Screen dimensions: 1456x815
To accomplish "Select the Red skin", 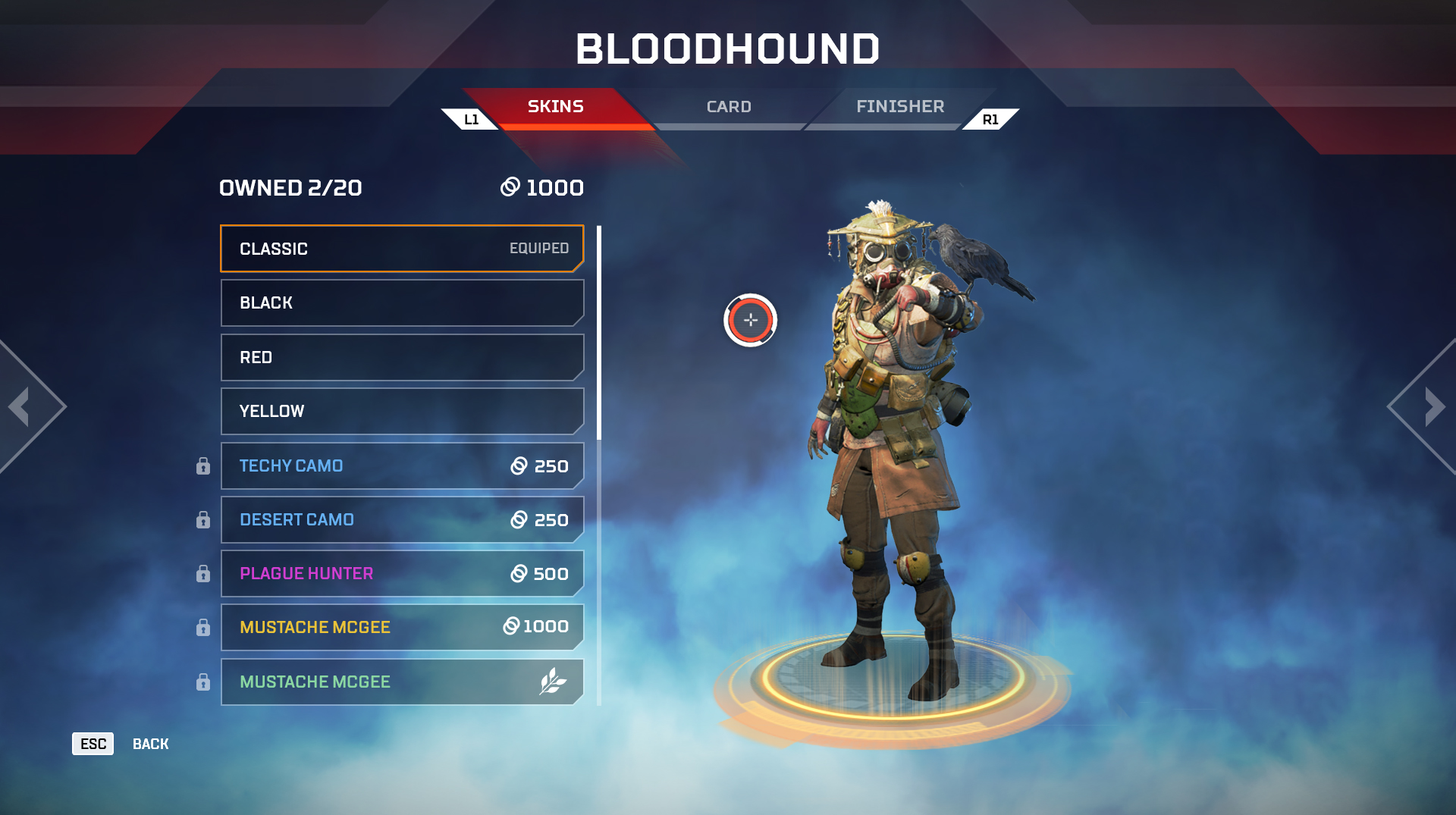I will [402, 357].
